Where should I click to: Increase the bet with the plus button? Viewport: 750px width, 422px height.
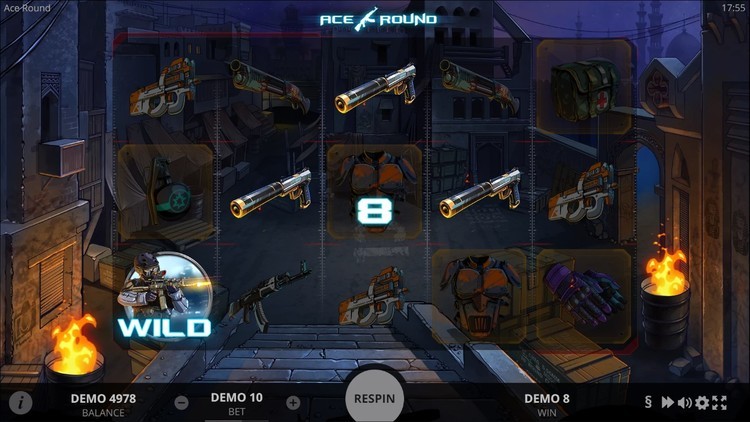pyautogui.click(x=293, y=403)
